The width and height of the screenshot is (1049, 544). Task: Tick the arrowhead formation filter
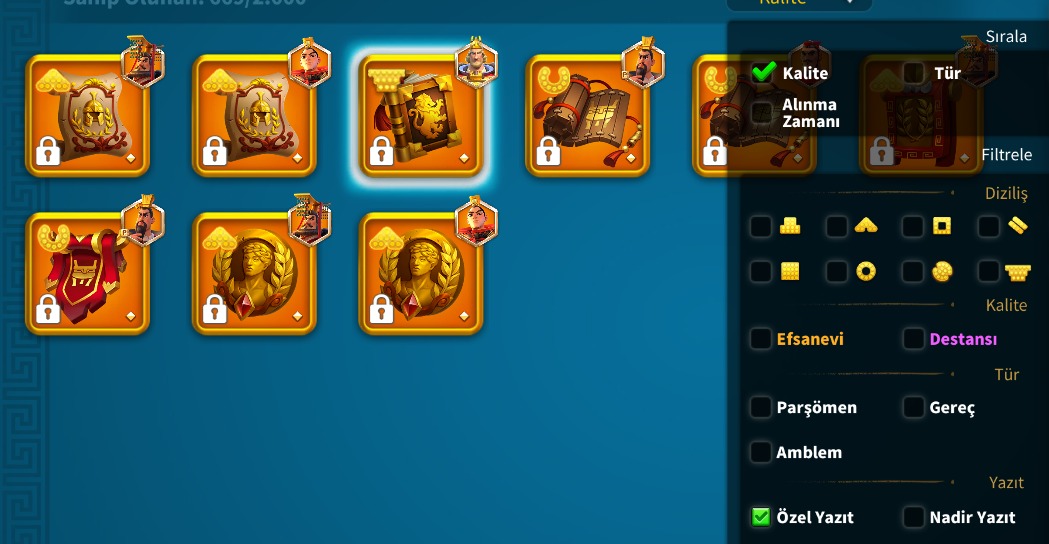(838, 227)
